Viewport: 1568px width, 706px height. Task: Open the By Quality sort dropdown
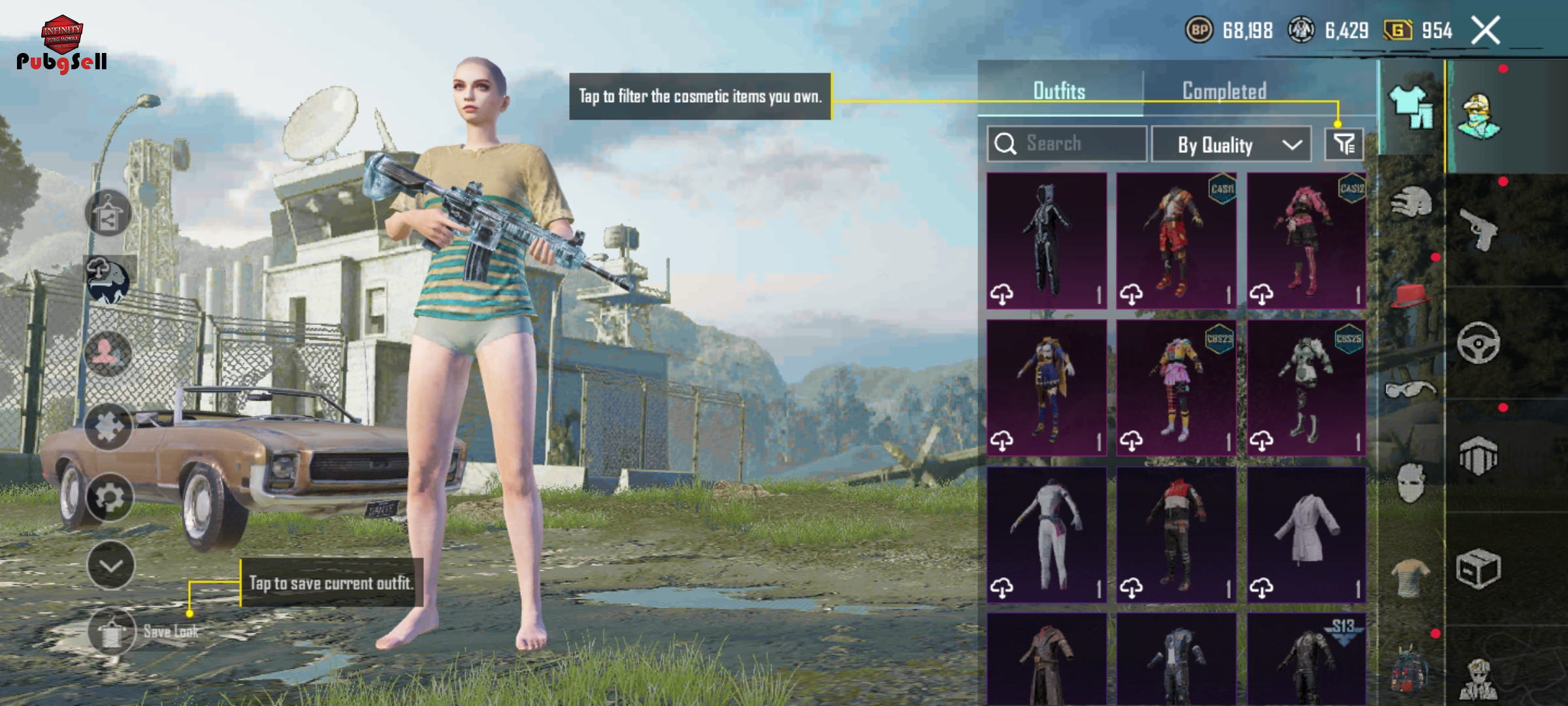point(1230,144)
